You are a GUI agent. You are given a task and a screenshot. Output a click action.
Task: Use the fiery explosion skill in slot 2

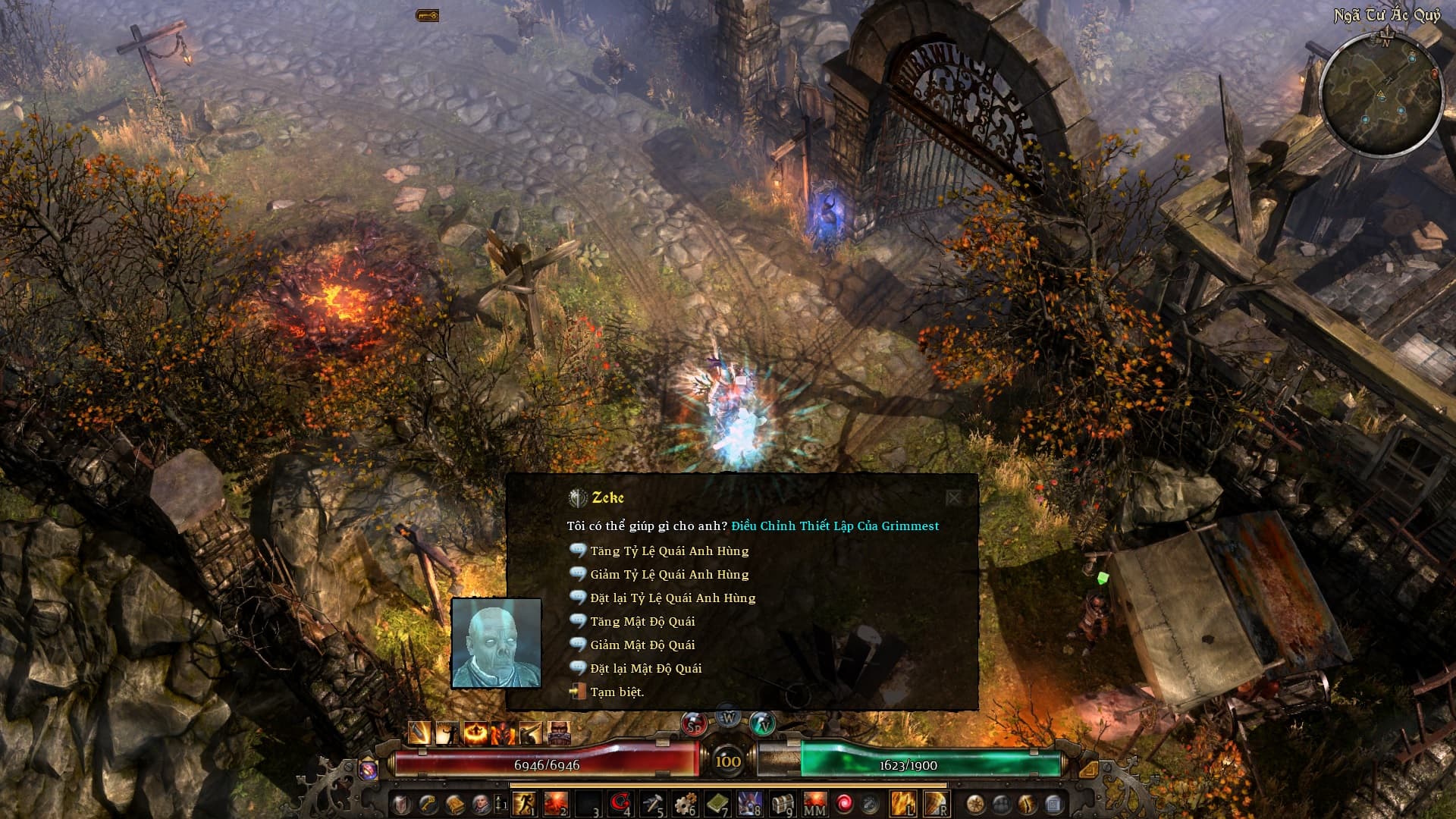556,803
